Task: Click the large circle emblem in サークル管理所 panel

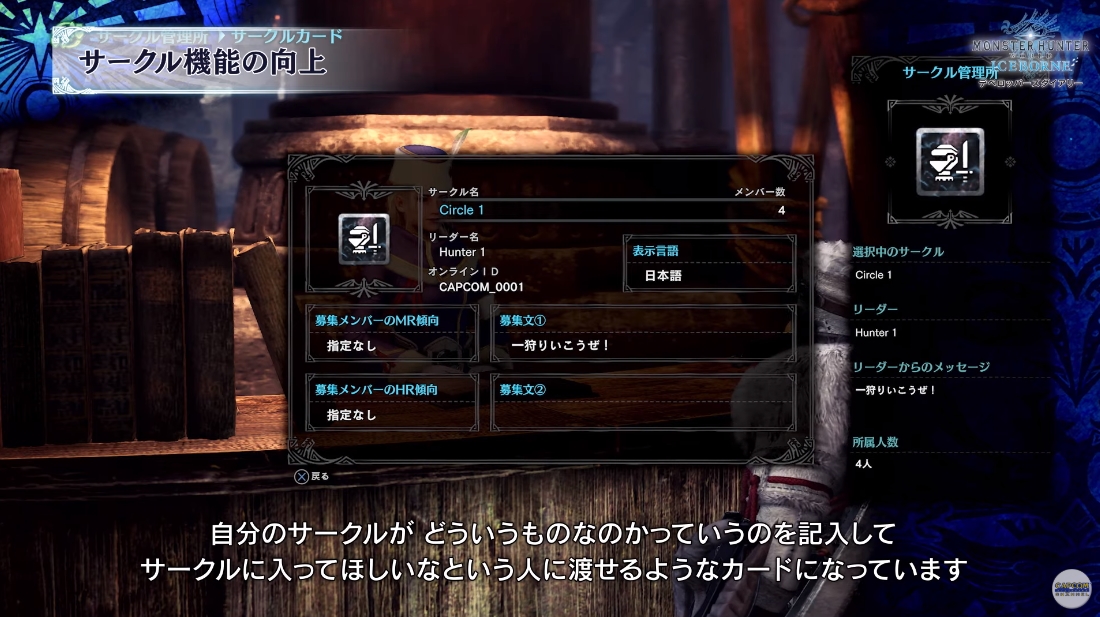Action: [950, 161]
